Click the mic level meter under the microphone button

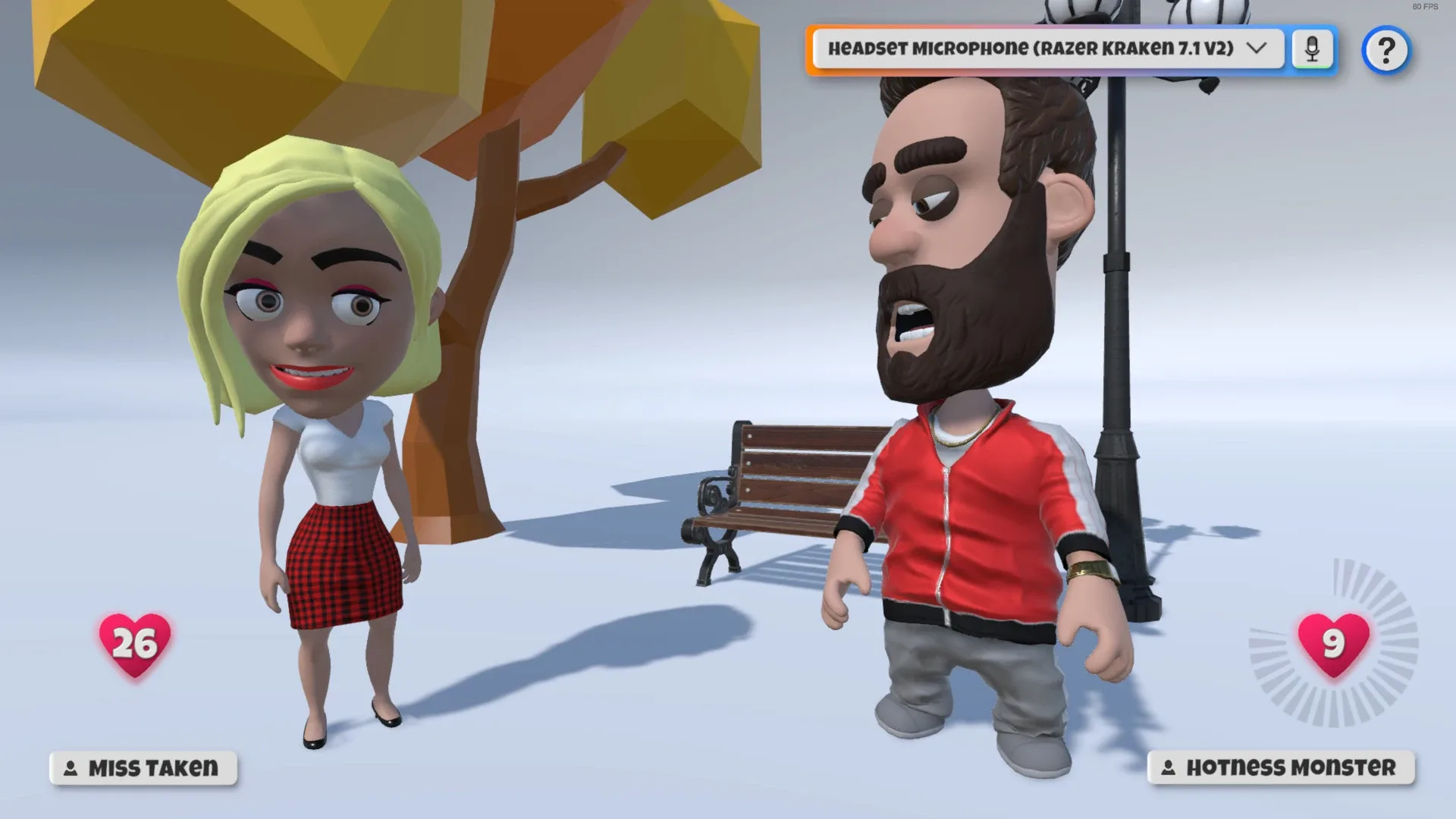tap(1313, 67)
